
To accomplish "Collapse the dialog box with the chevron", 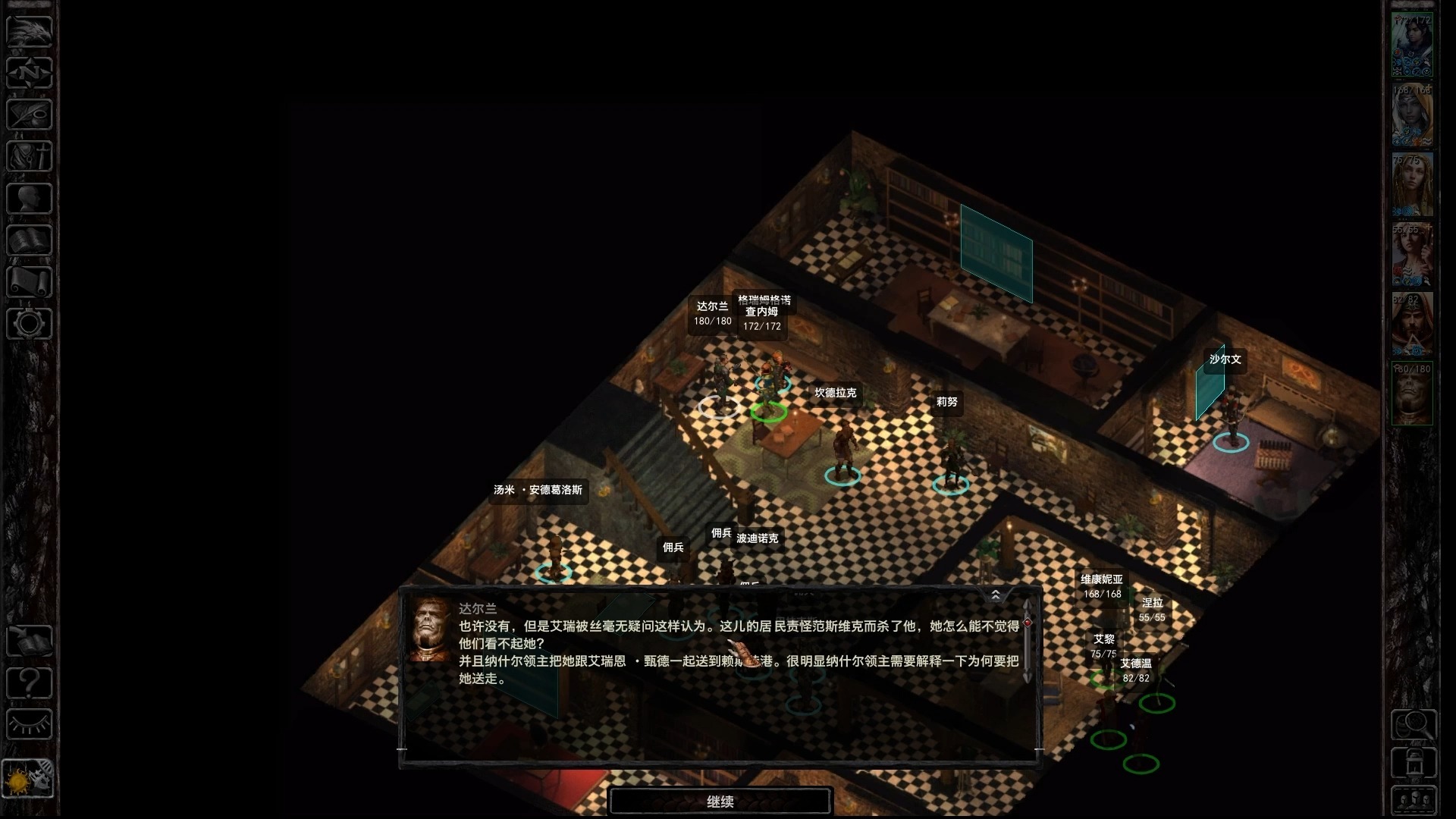I will pos(996,595).
